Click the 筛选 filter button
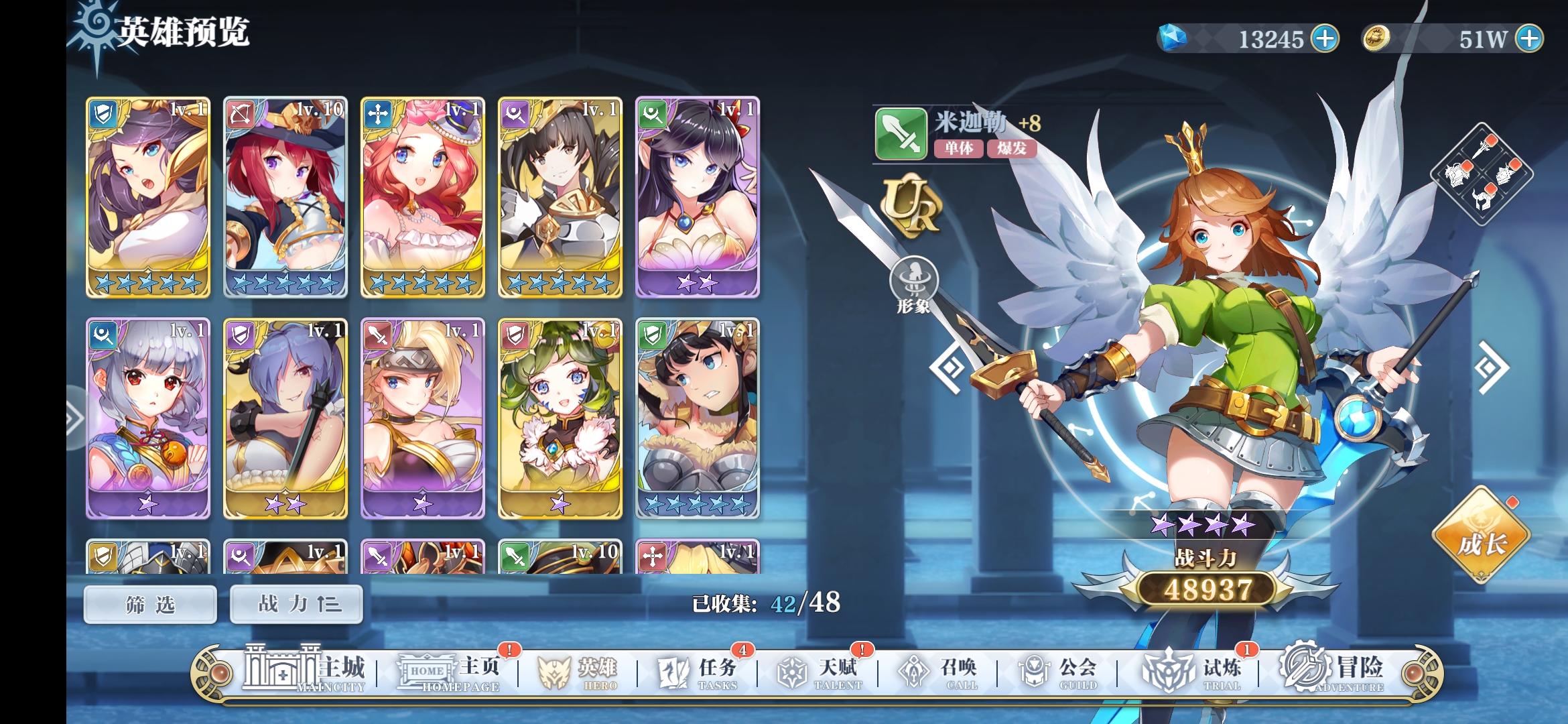Image resolution: width=1568 pixels, height=724 pixels. click(x=149, y=603)
